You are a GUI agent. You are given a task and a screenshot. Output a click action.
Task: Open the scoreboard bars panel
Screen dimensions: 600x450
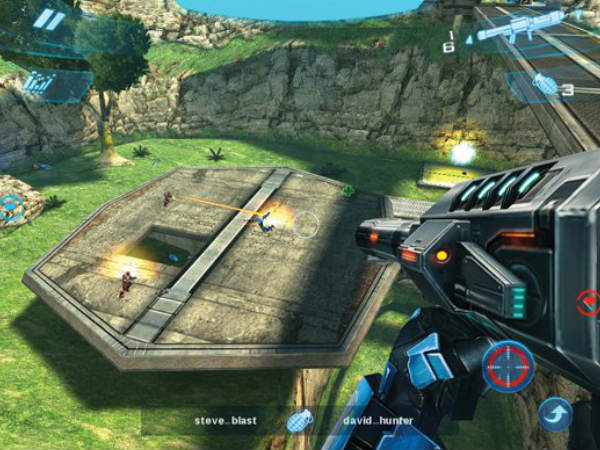click(37, 82)
